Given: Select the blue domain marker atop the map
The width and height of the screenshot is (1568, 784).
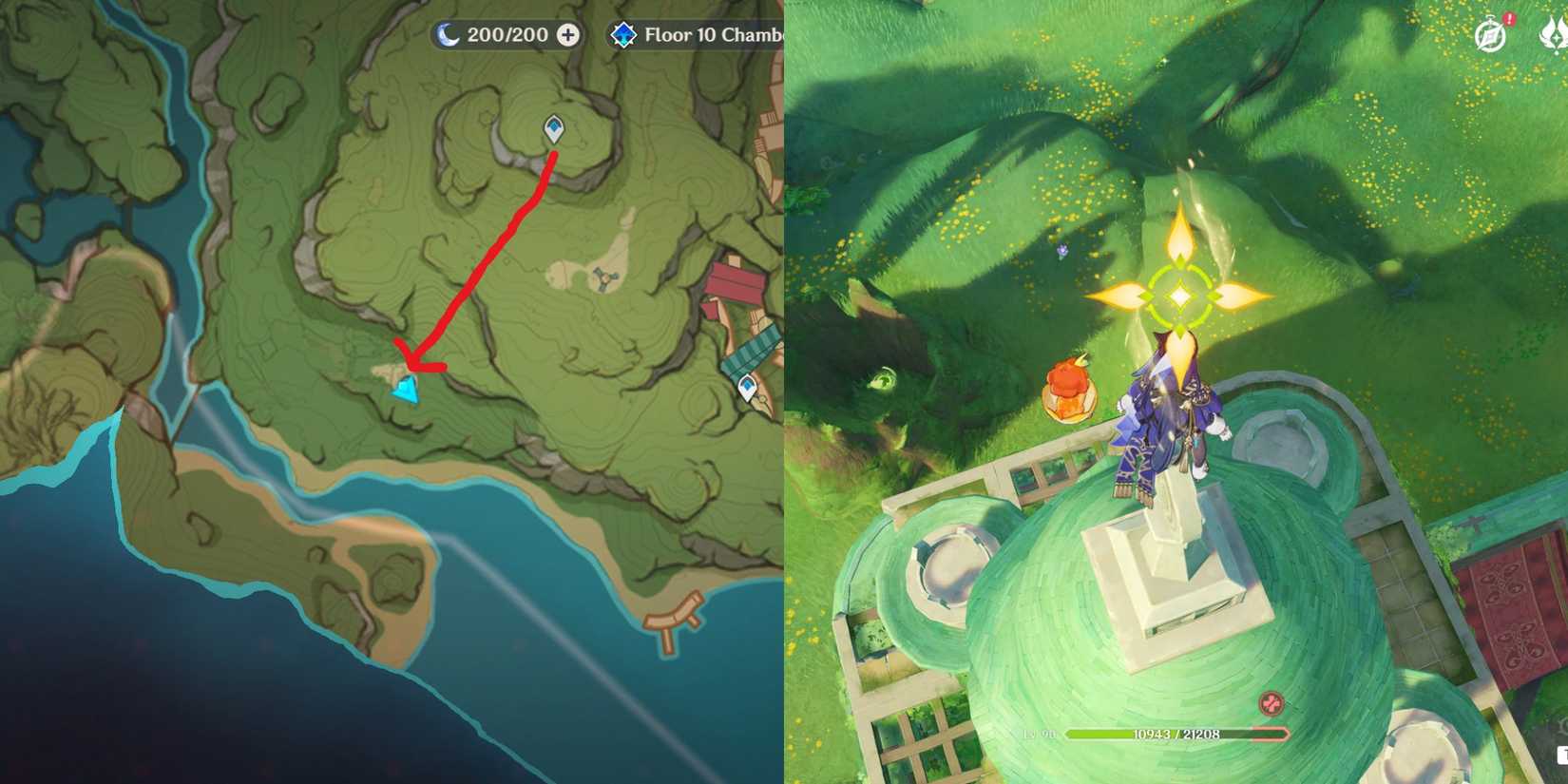Looking at the screenshot, I should pos(554,128).
